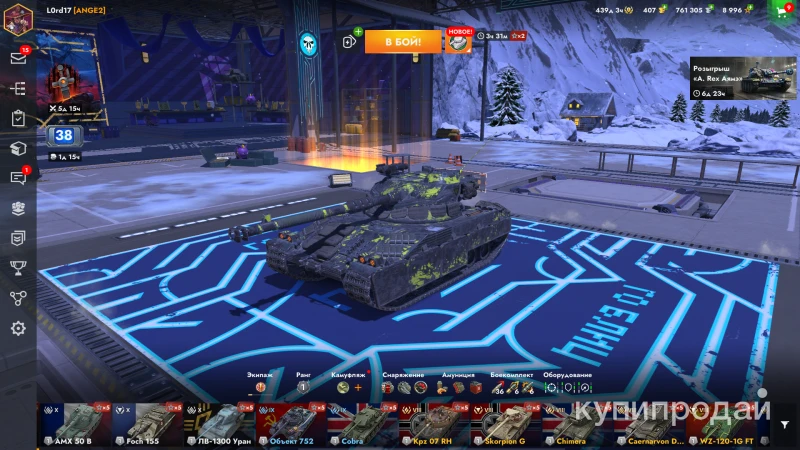
Task: Open the shop cart button
Action: click(x=783, y=10)
